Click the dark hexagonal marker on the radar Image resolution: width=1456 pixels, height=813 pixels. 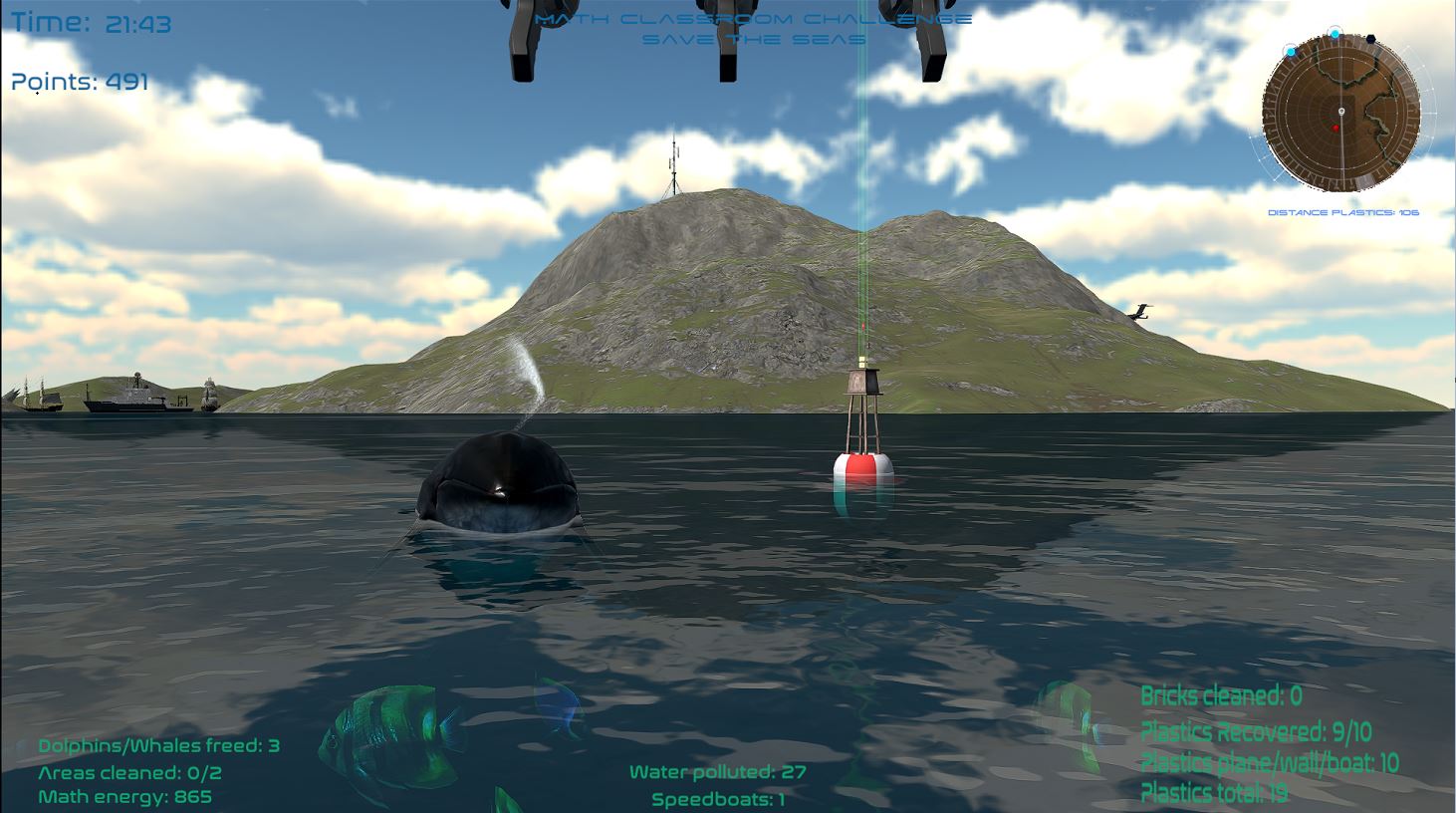click(1370, 40)
